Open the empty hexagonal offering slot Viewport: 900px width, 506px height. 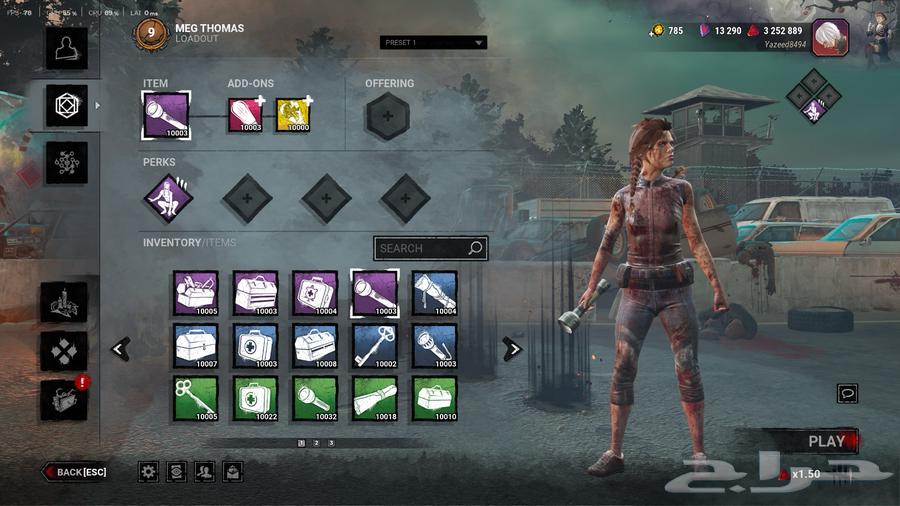pyautogui.click(x=388, y=116)
